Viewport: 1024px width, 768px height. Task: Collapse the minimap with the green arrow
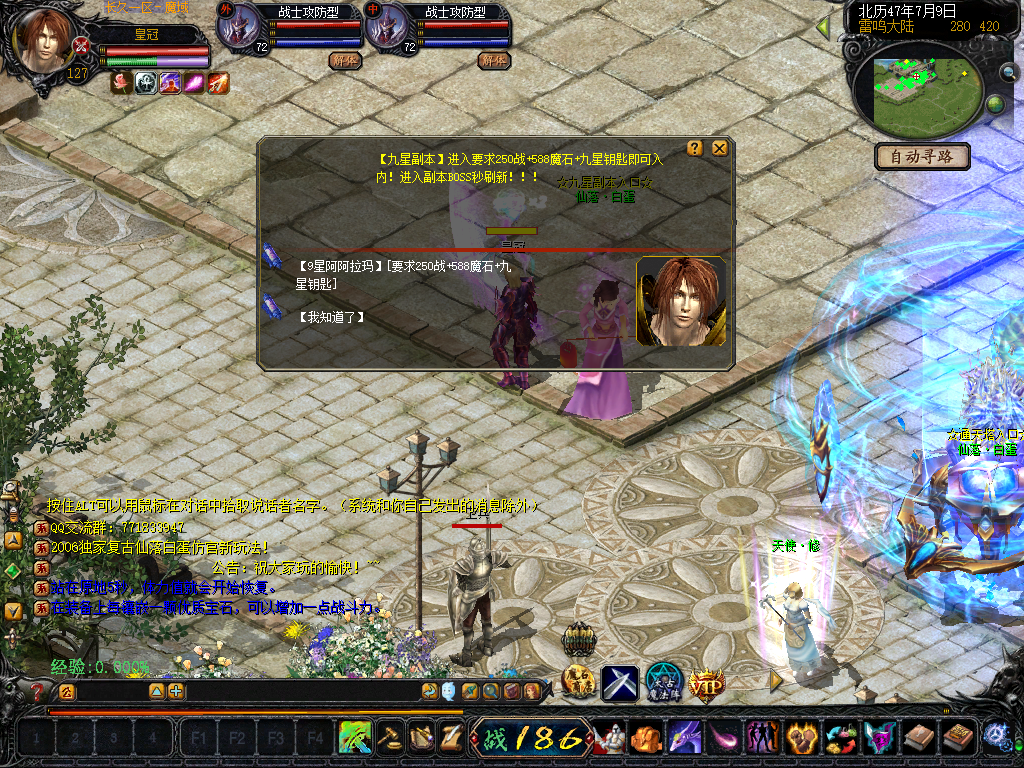tap(823, 27)
